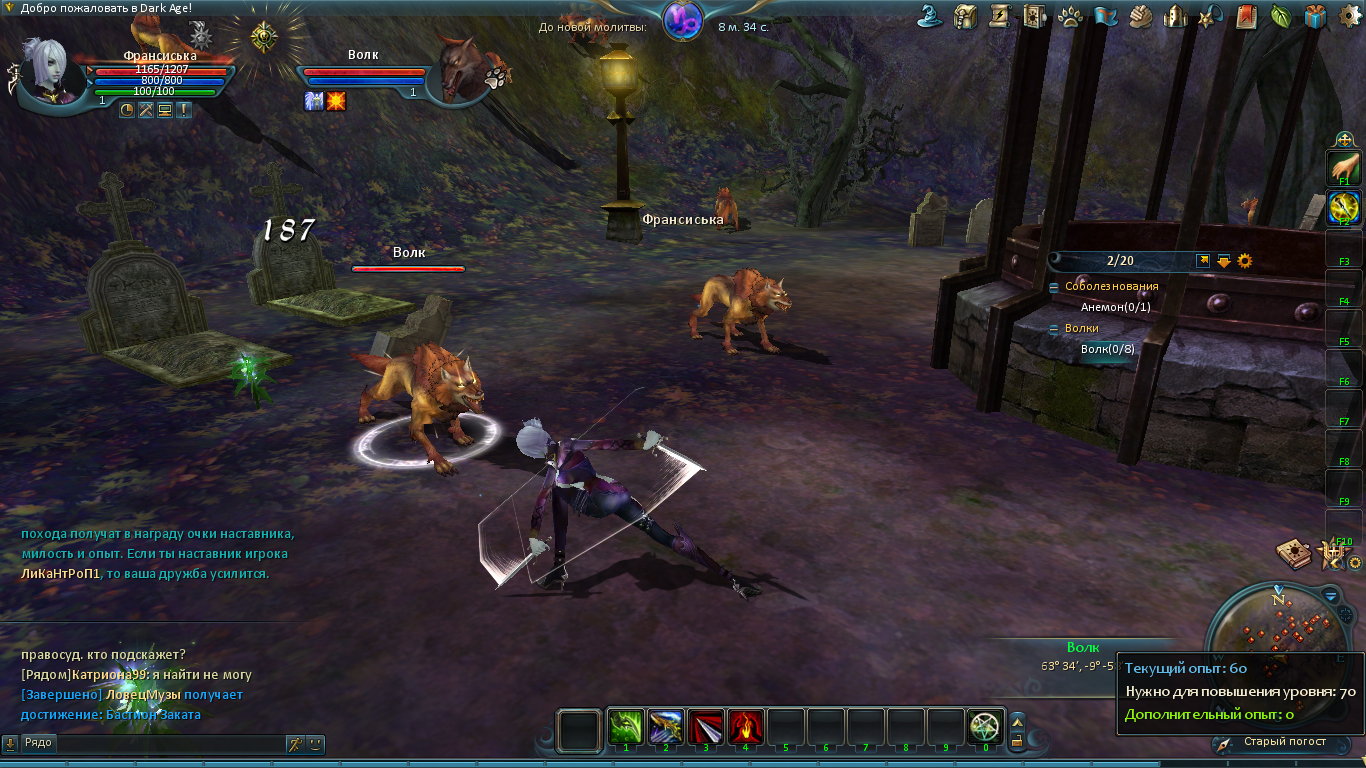Open the castle tower menu icon
The height and width of the screenshot is (768, 1366).
[1177, 16]
